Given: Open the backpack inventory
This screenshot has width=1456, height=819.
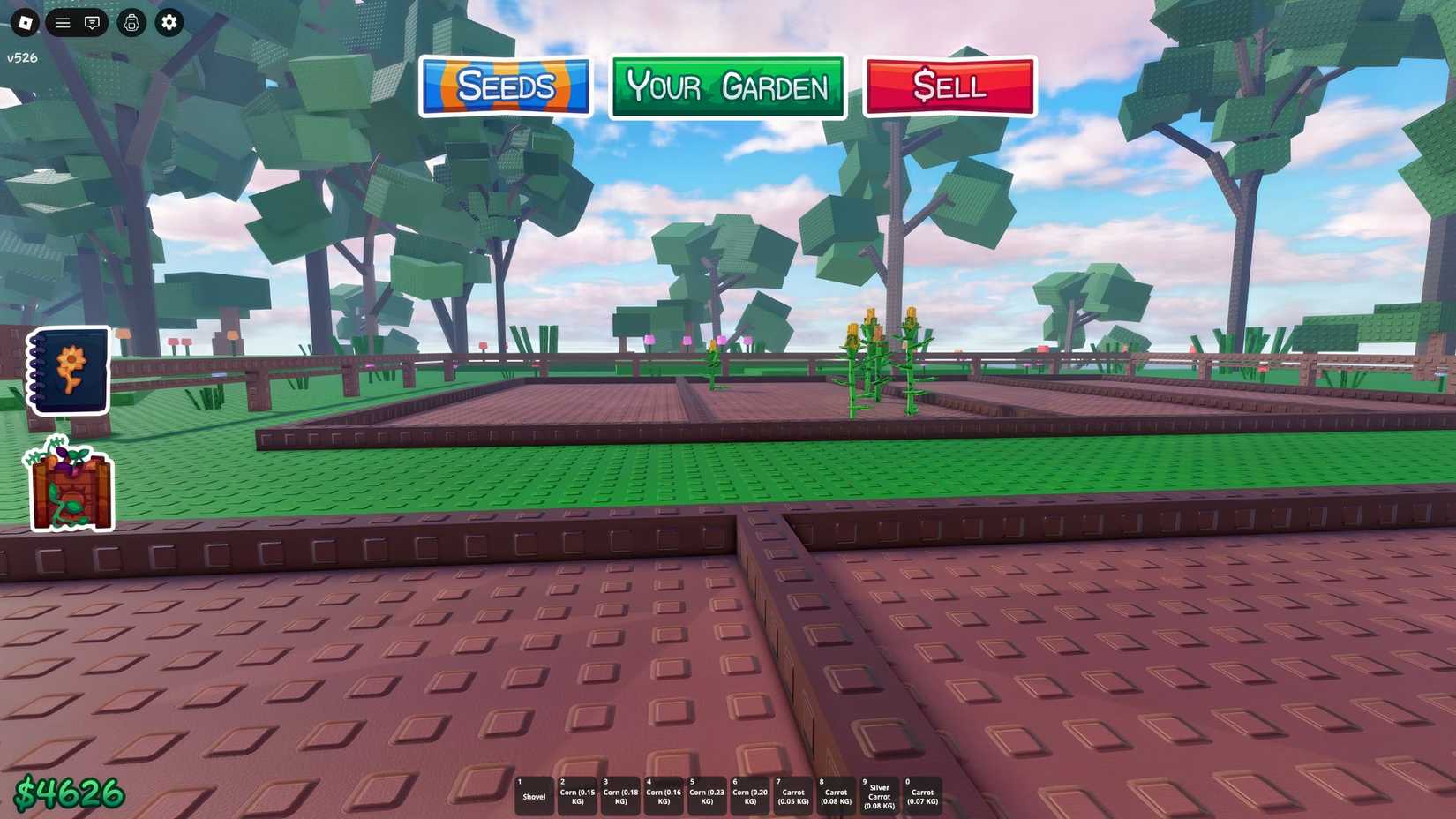Looking at the screenshot, I should [131, 22].
